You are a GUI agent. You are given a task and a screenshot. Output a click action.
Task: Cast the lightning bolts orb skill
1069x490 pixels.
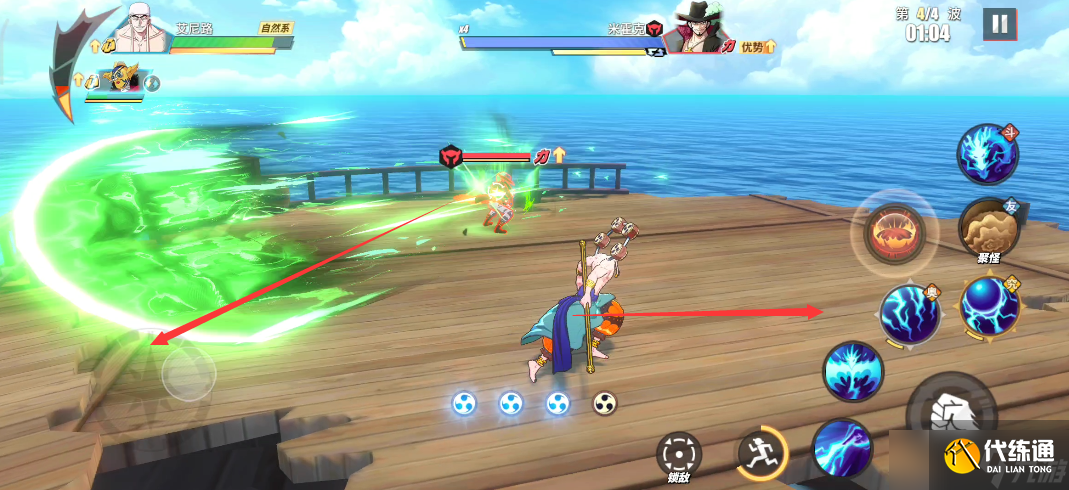[910, 314]
